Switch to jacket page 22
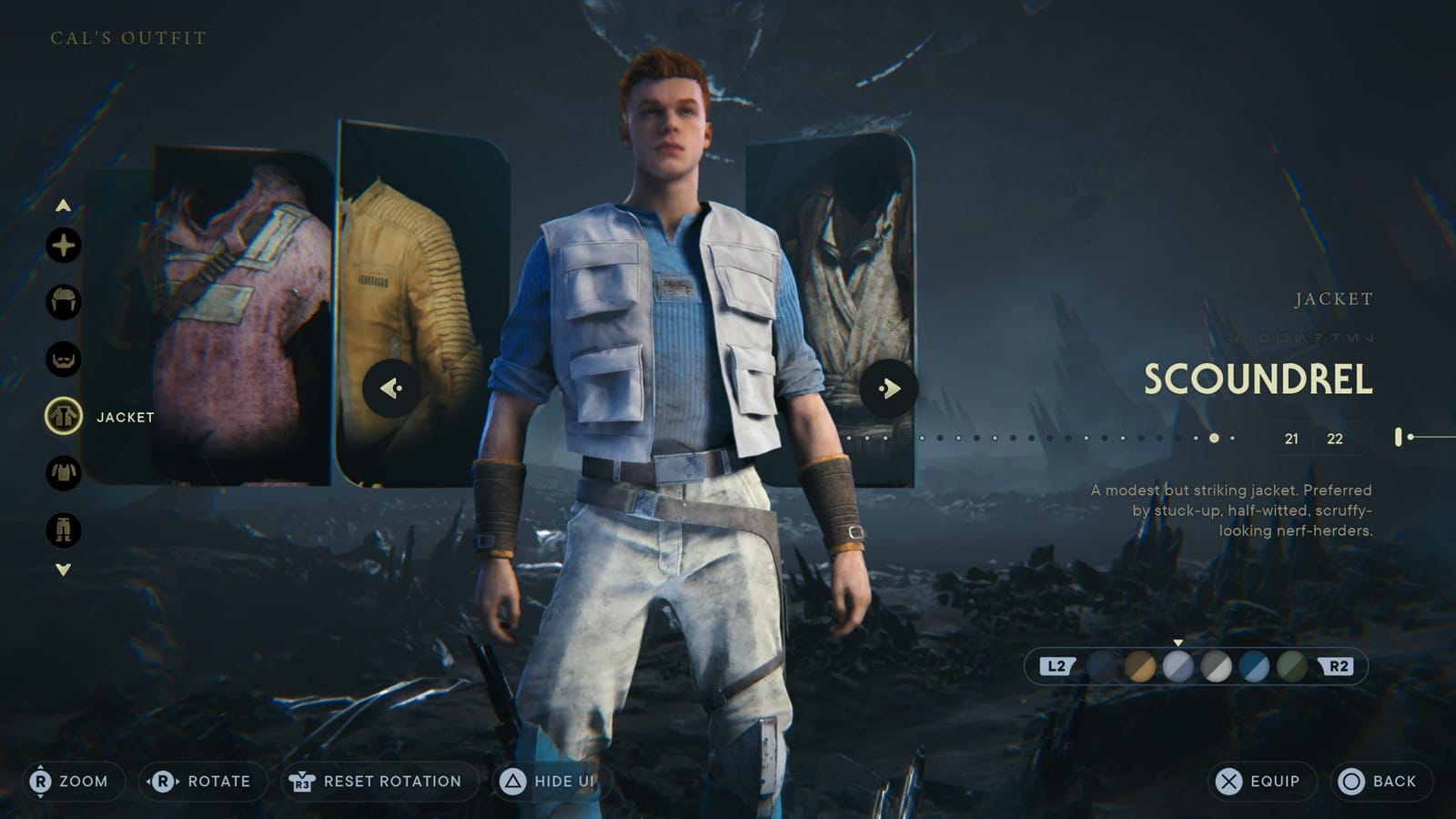Viewport: 1456px width, 819px height. 1333,438
